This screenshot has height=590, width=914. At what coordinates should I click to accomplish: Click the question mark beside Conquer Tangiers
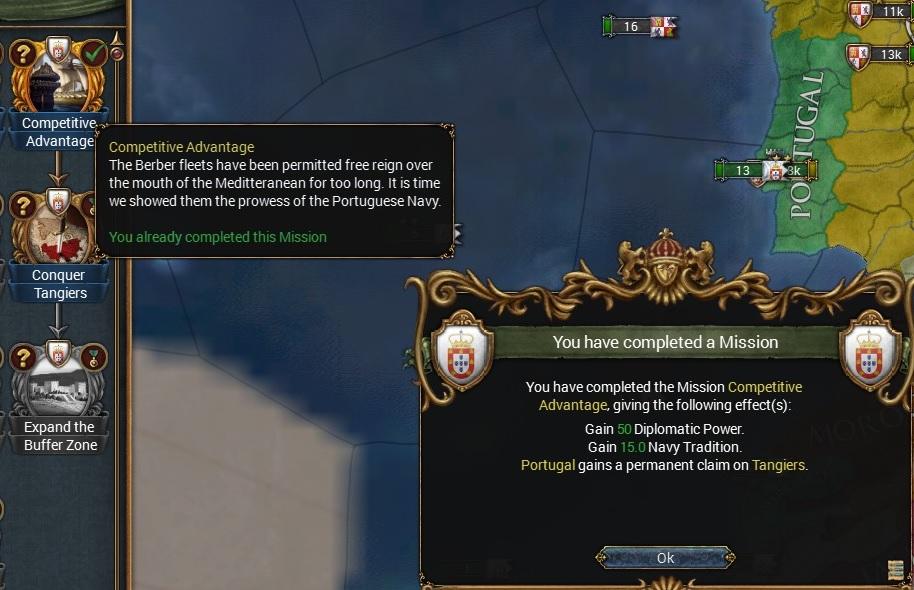point(22,206)
